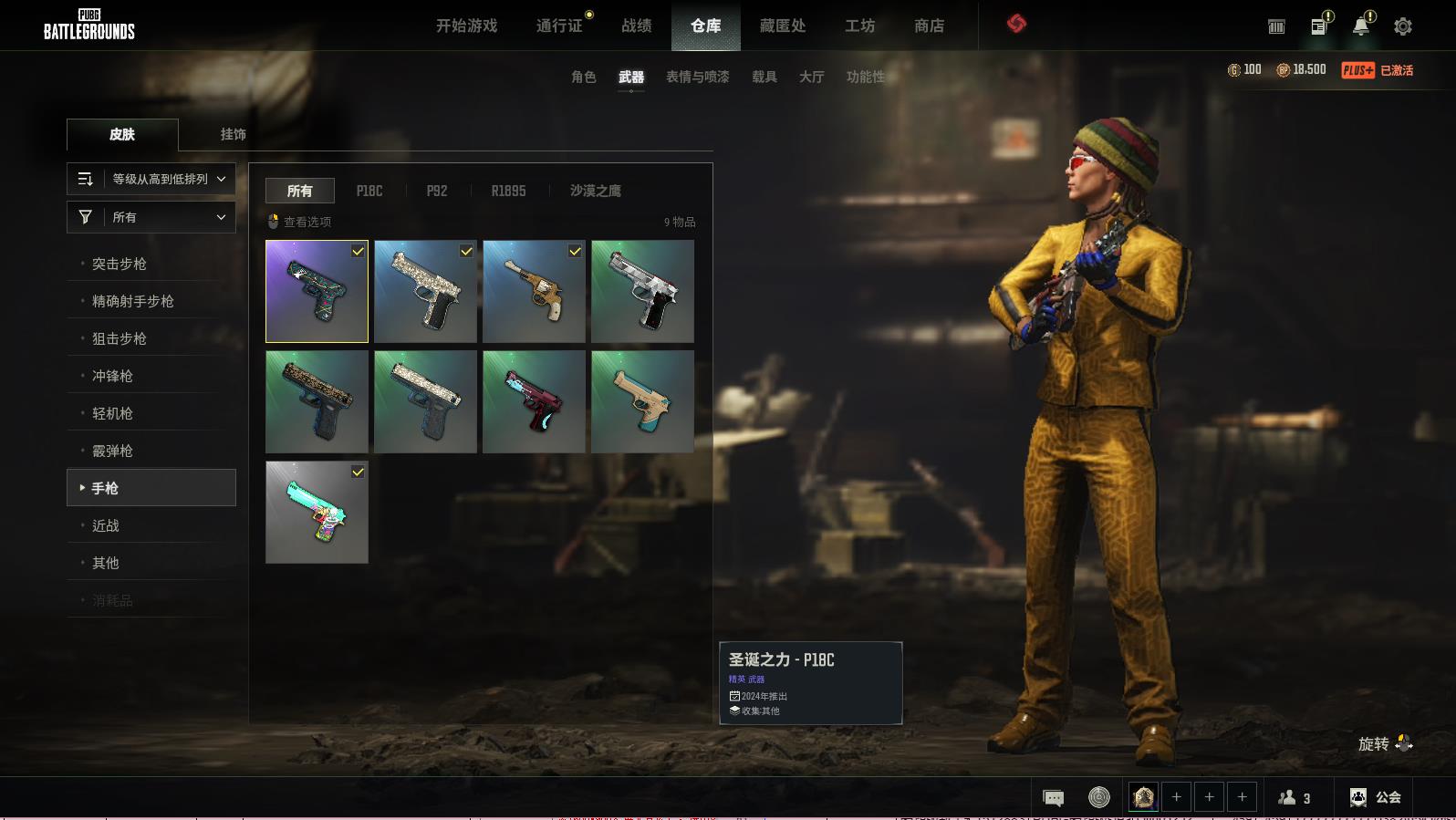Filter pistol skins by 沙漠之鹰
This screenshot has height=820, width=1456.
click(595, 191)
